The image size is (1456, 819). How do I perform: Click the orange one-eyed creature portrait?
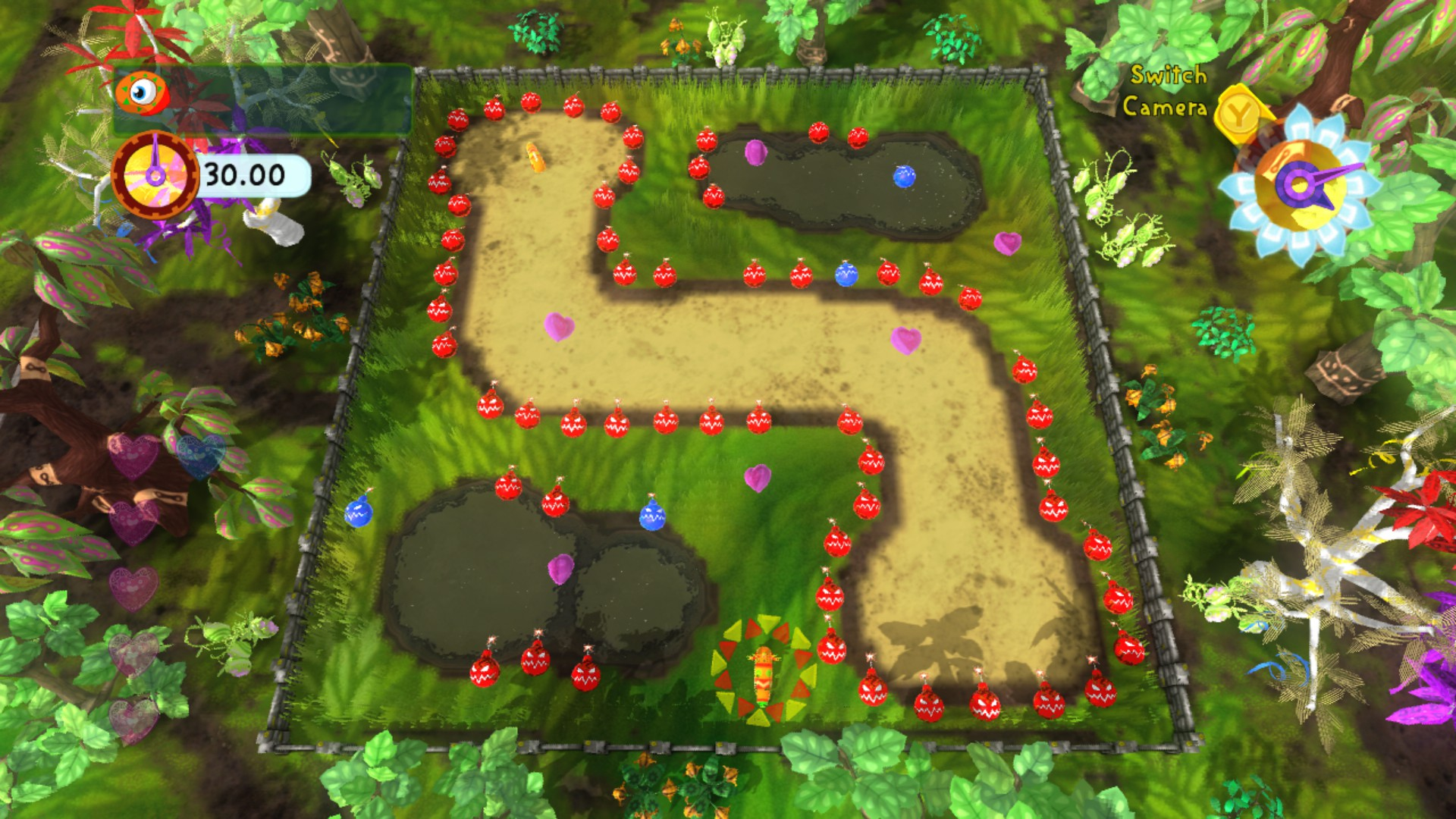(x=142, y=93)
